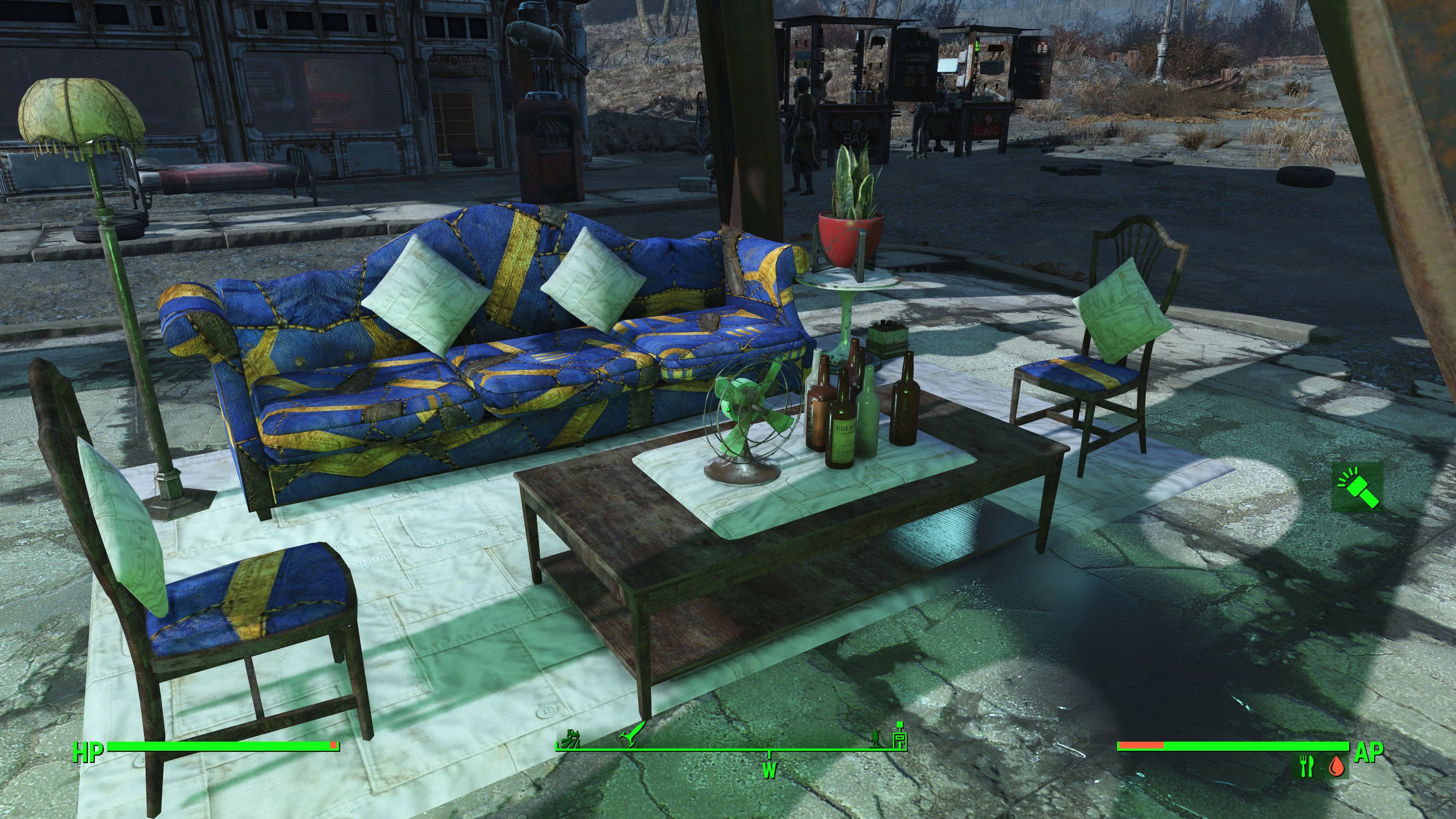This screenshot has height=819, width=1456.
Task: Click the red water drop thirst icon
Action: pyautogui.click(x=1336, y=766)
